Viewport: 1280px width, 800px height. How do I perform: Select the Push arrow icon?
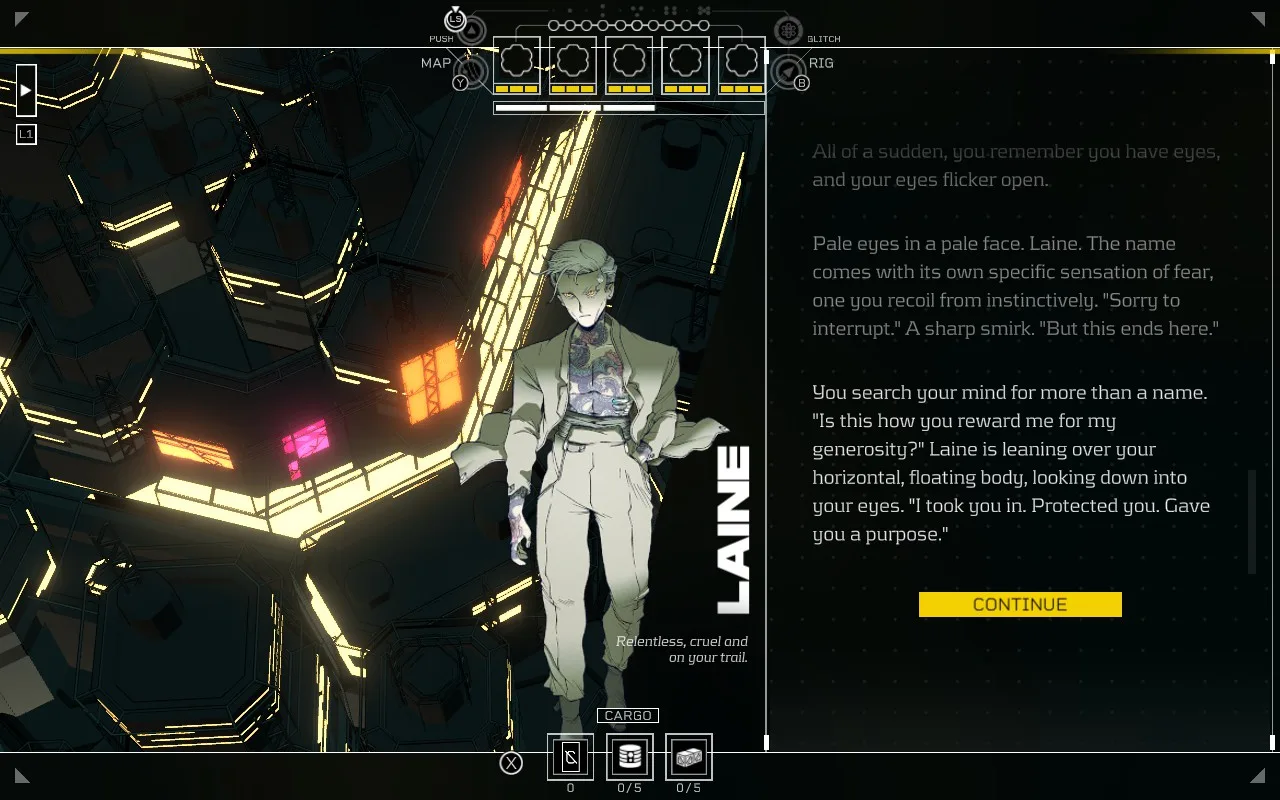tap(472, 31)
